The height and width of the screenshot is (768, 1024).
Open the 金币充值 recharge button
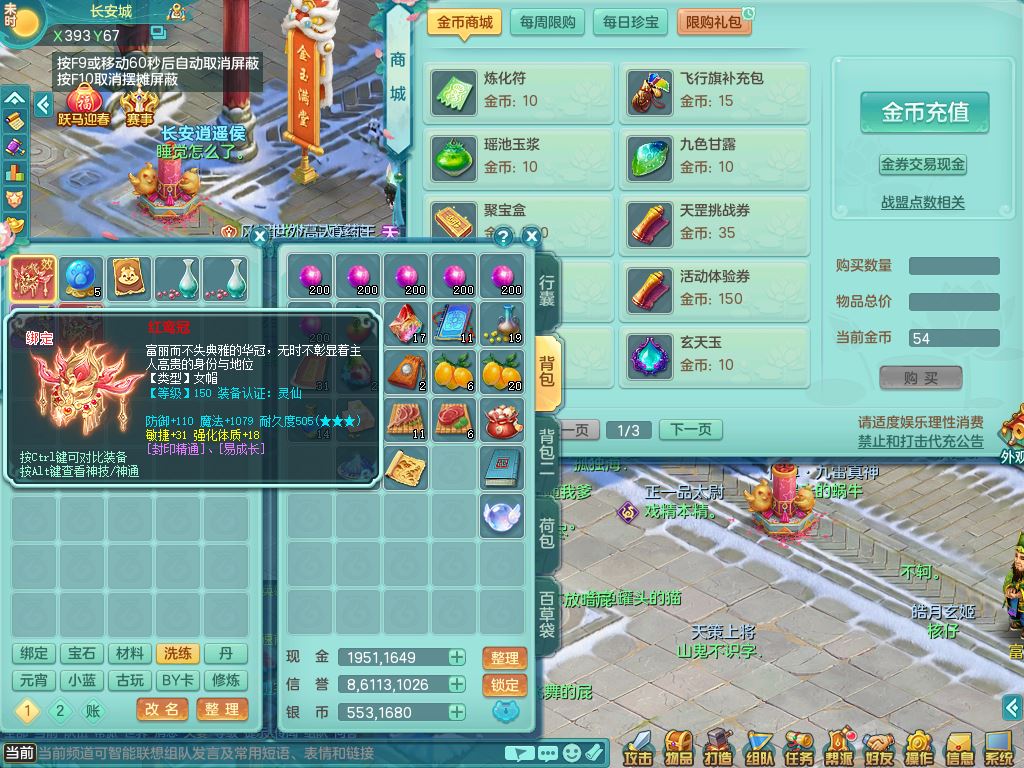coord(924,112)
